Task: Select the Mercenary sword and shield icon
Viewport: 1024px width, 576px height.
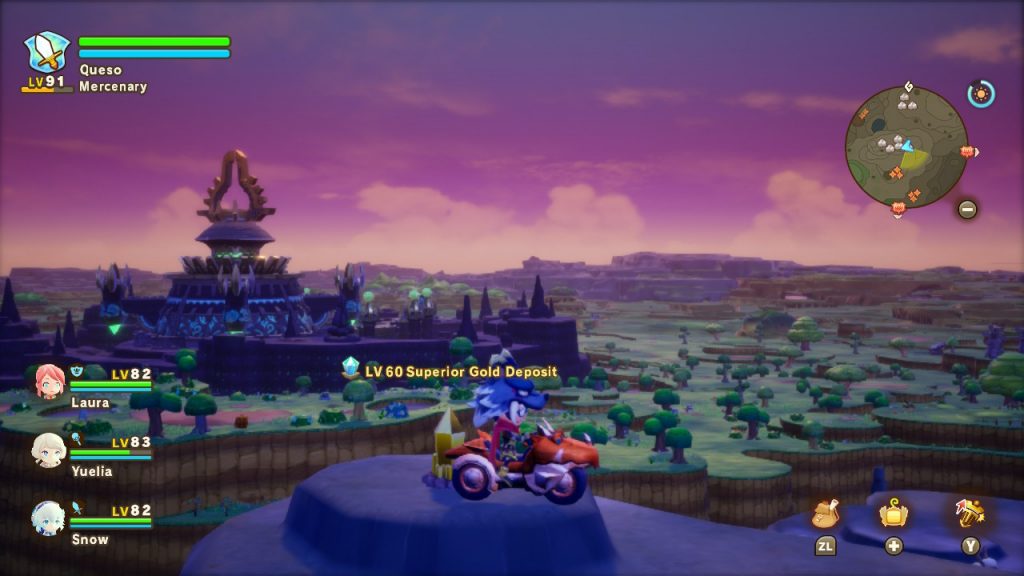Action: pyautogui.click(x=47, y=53)
